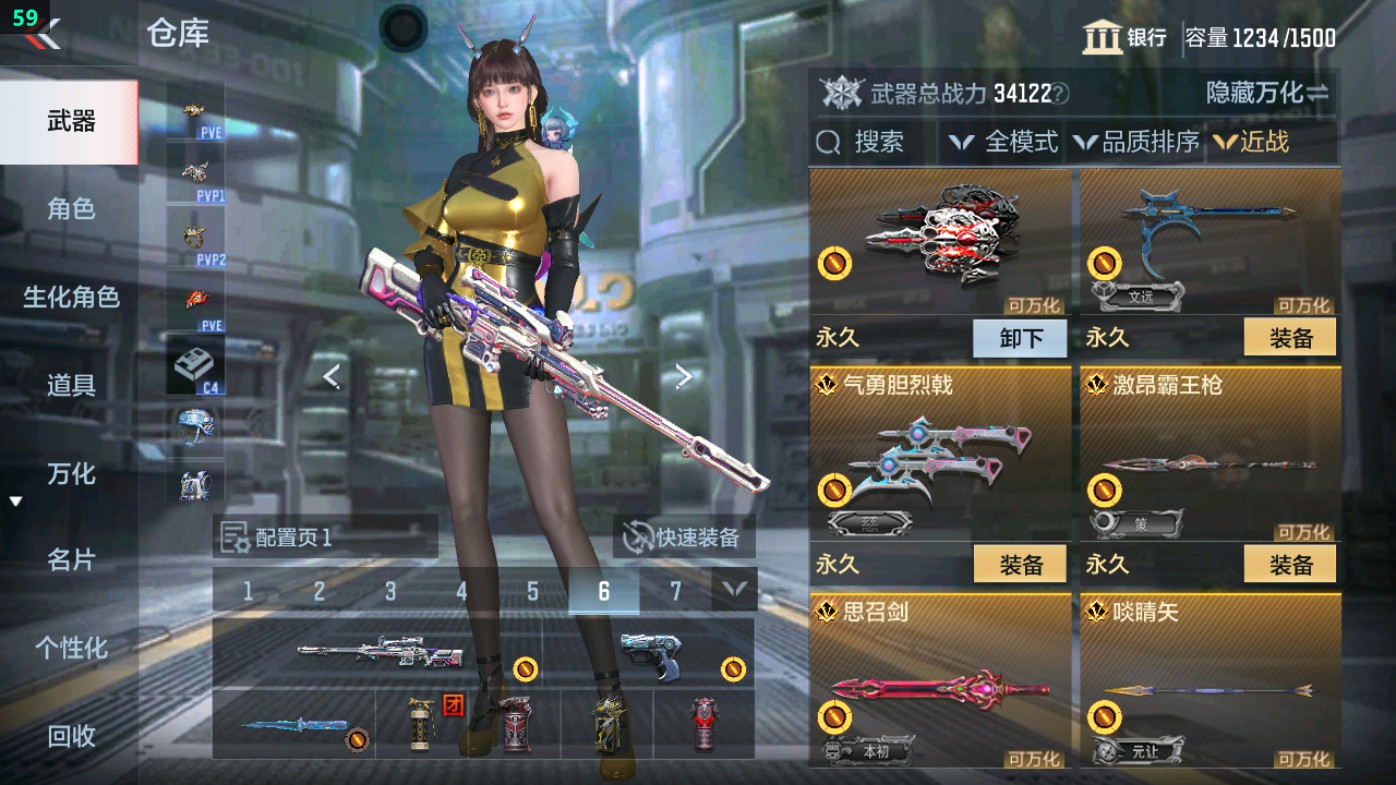Select the C4 equipment slot
Image resolution: width=1396 pixels, height=785 pixels.
(x=196, y=361)
